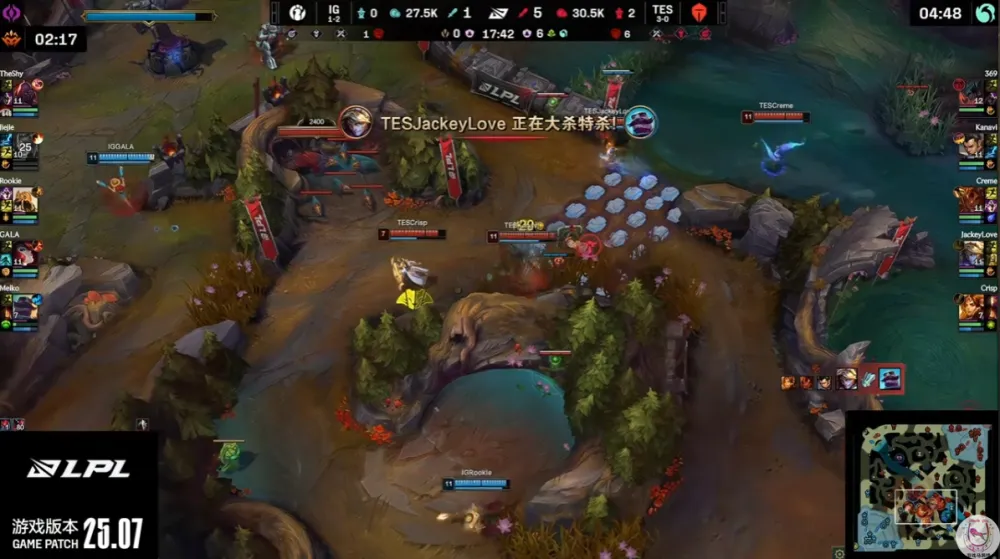Select Meiko's player card
The width and height of the screenshot is (1000, 559).
25,307
